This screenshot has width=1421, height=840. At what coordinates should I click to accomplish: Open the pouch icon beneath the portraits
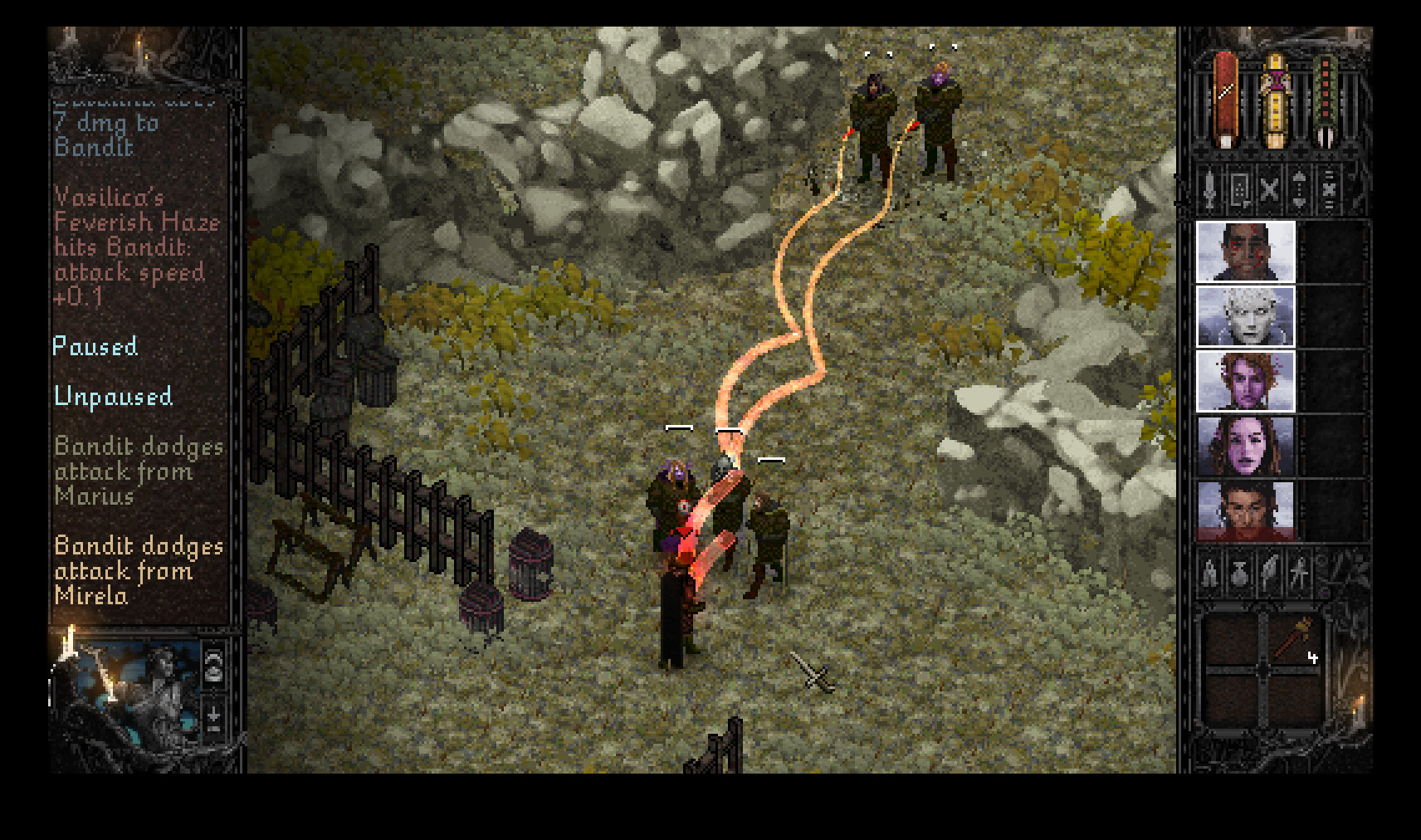(x=1239, y=575)
